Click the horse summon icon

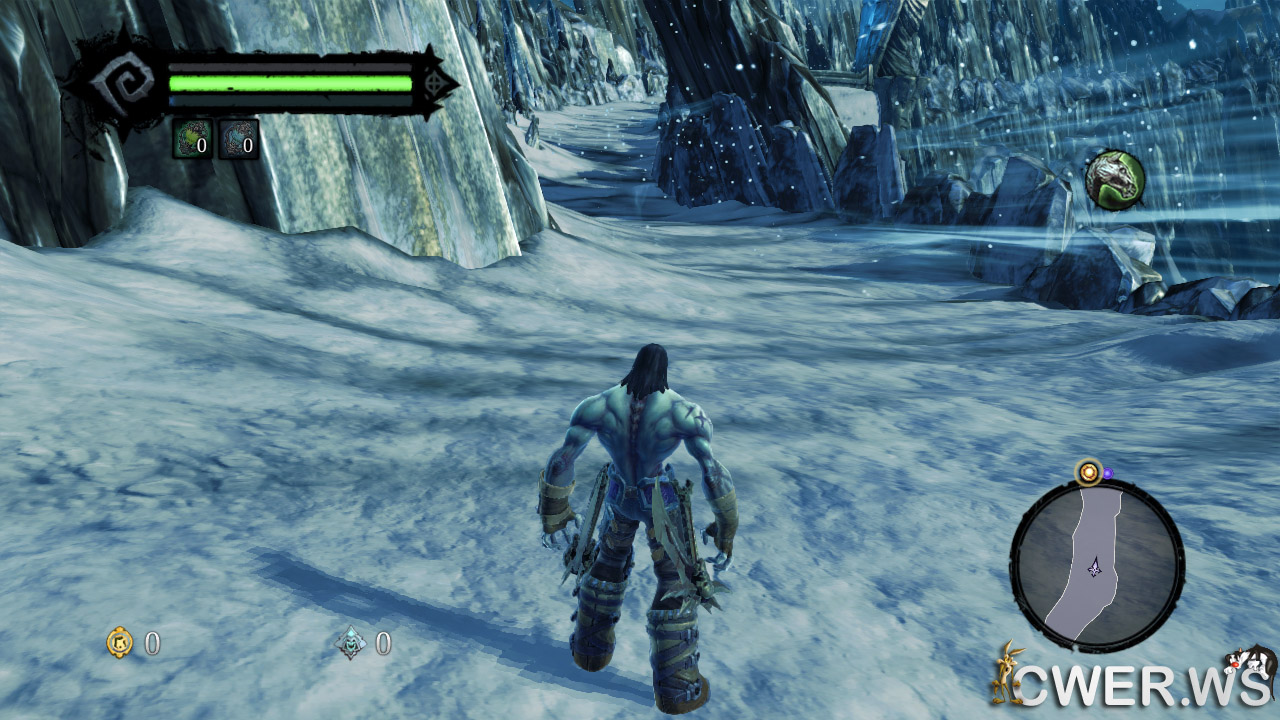[x=1114, y=180]
